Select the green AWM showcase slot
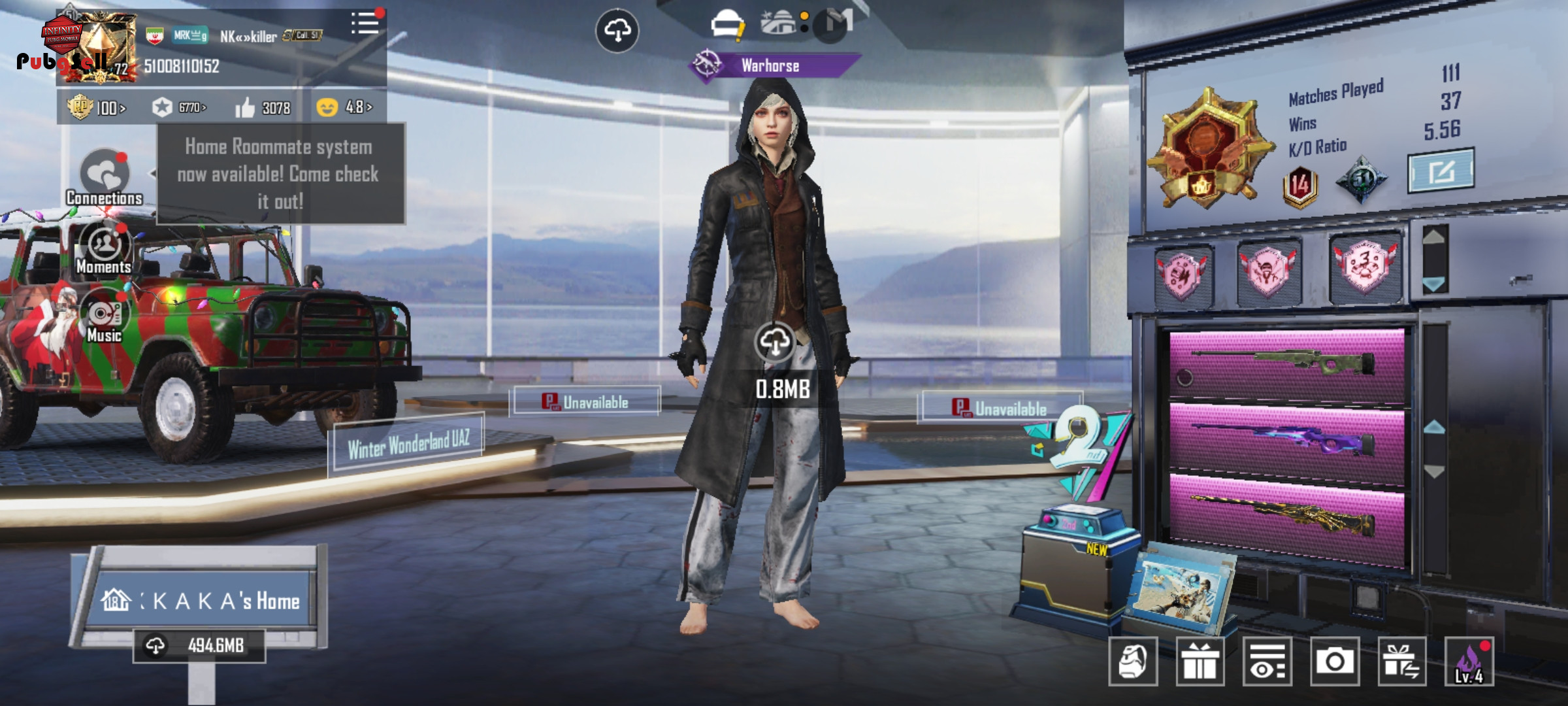The width and height of the screenshot is (1568, 706). 1286,365
